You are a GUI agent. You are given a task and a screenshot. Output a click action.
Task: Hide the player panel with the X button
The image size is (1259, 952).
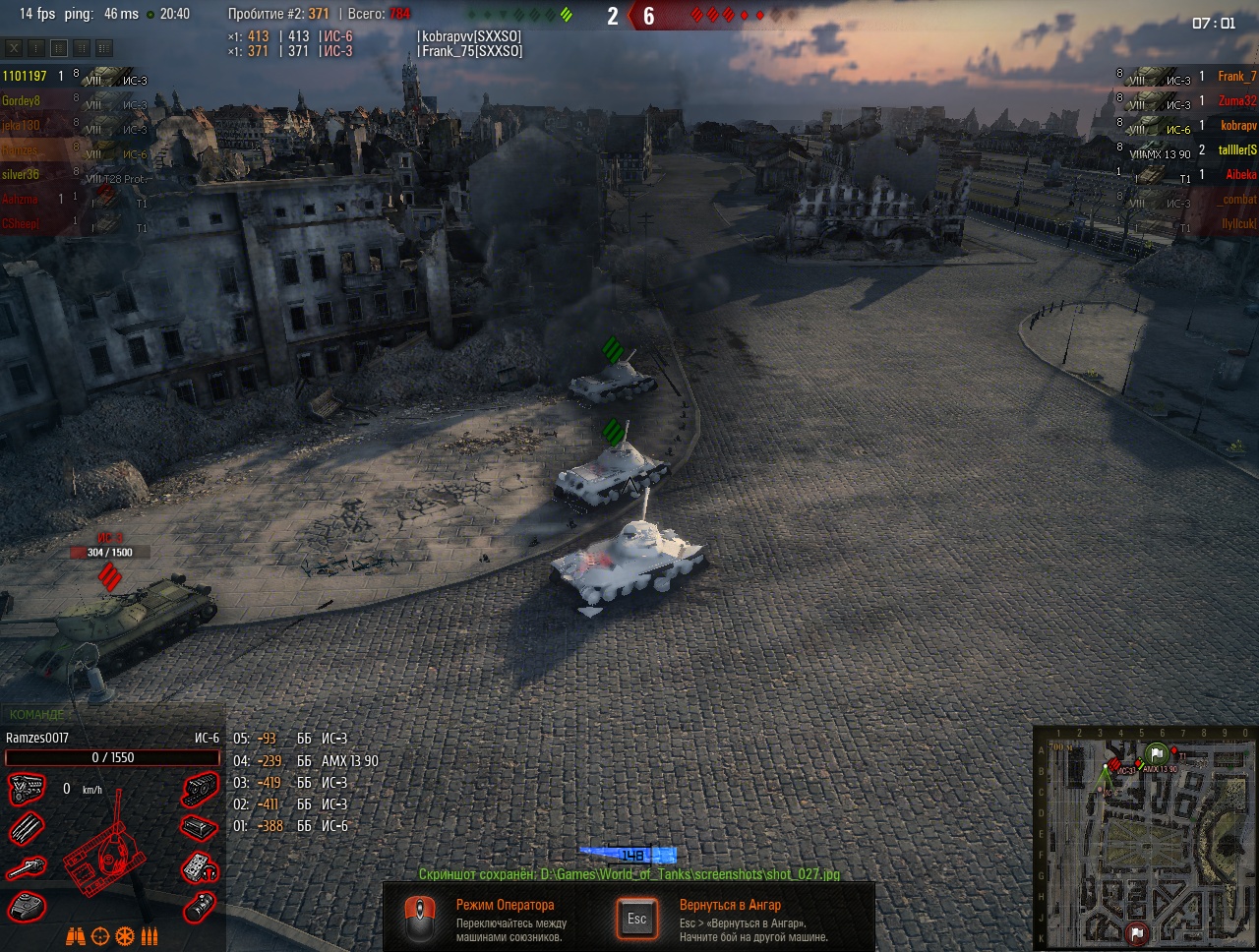14,47
